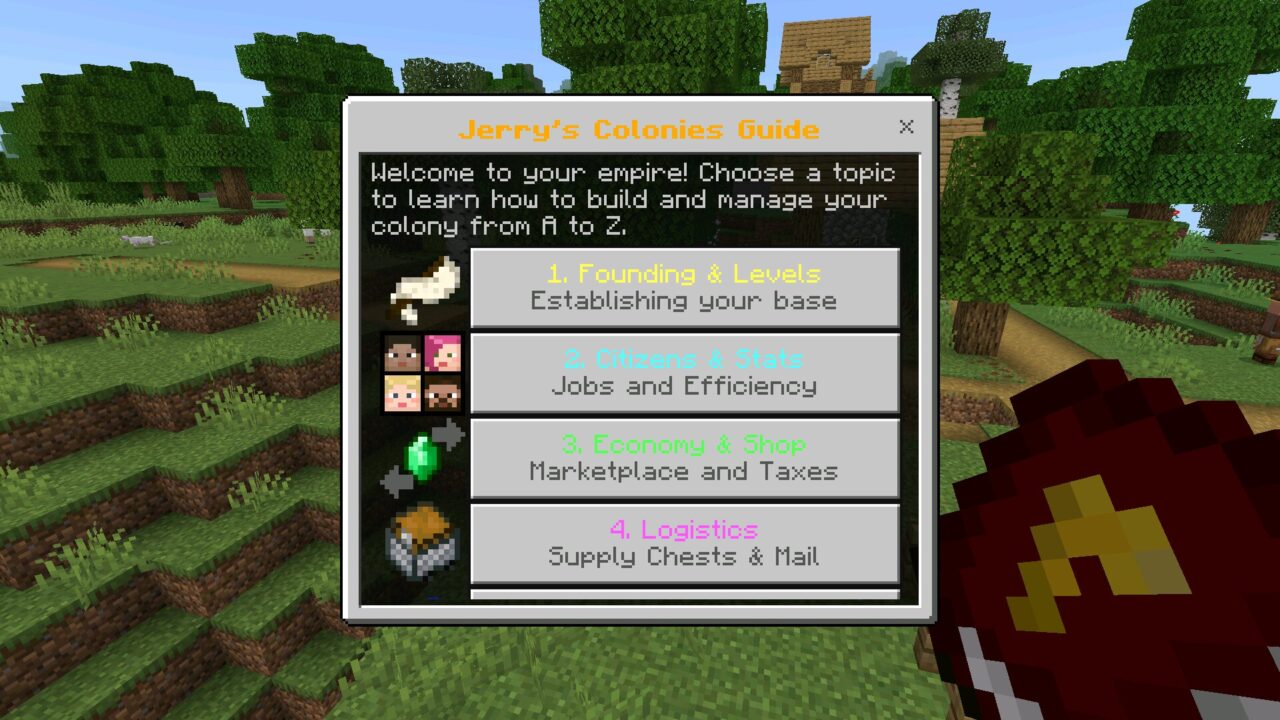Viewport: 1280px width, 720px height.
Task: Open Economy & Shop marketplace guide
Action: (x=684, y=458)
